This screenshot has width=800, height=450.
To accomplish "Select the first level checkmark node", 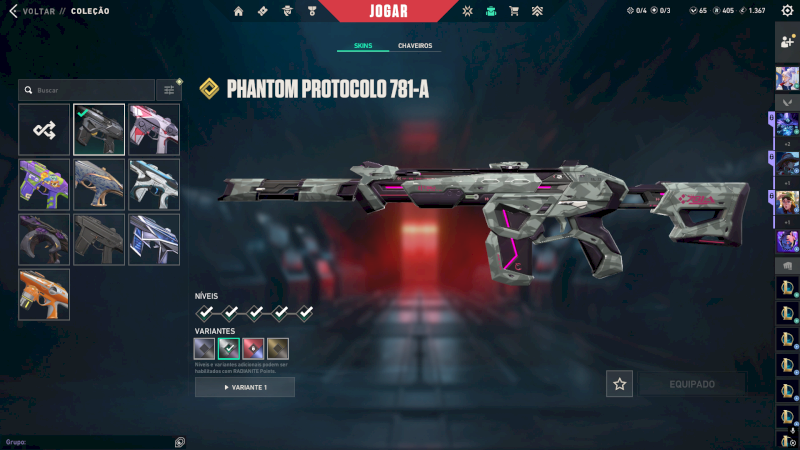I will point(205,313).
